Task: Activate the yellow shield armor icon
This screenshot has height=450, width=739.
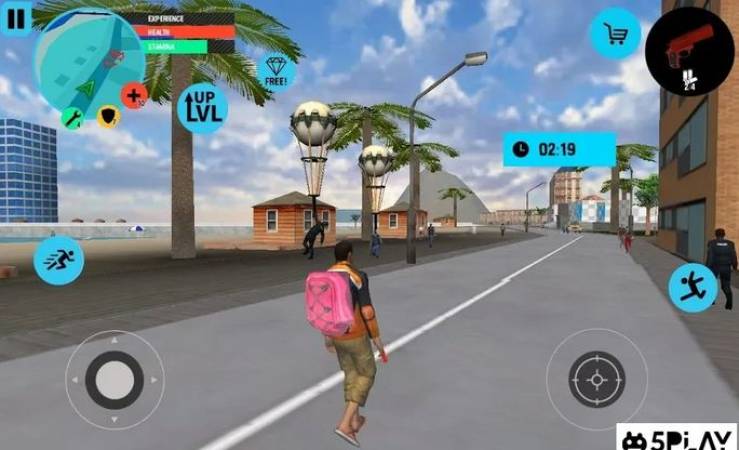Action: click(x=108, y=117)
